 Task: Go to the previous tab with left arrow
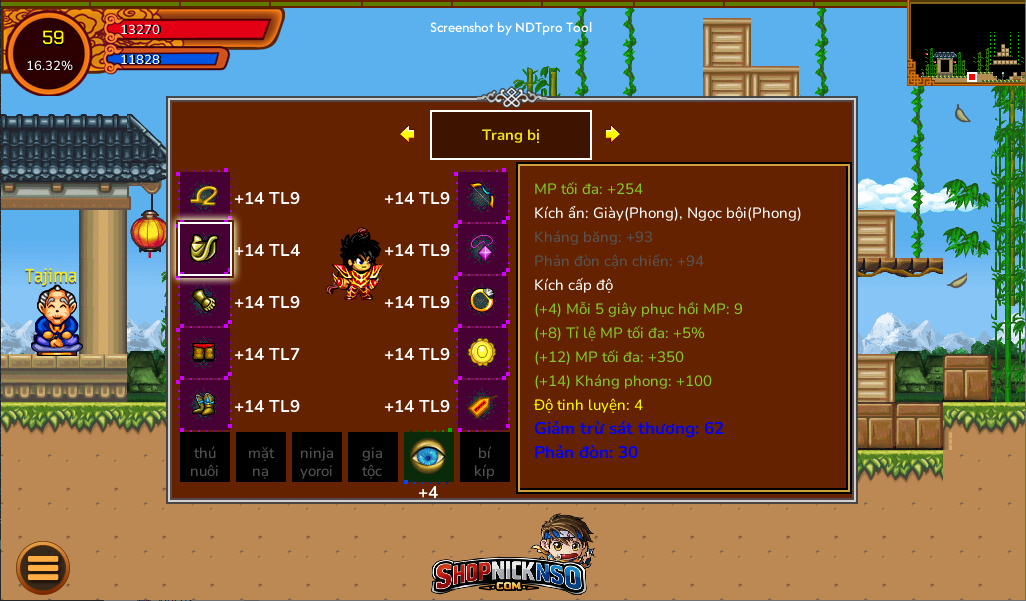[407, 134]
